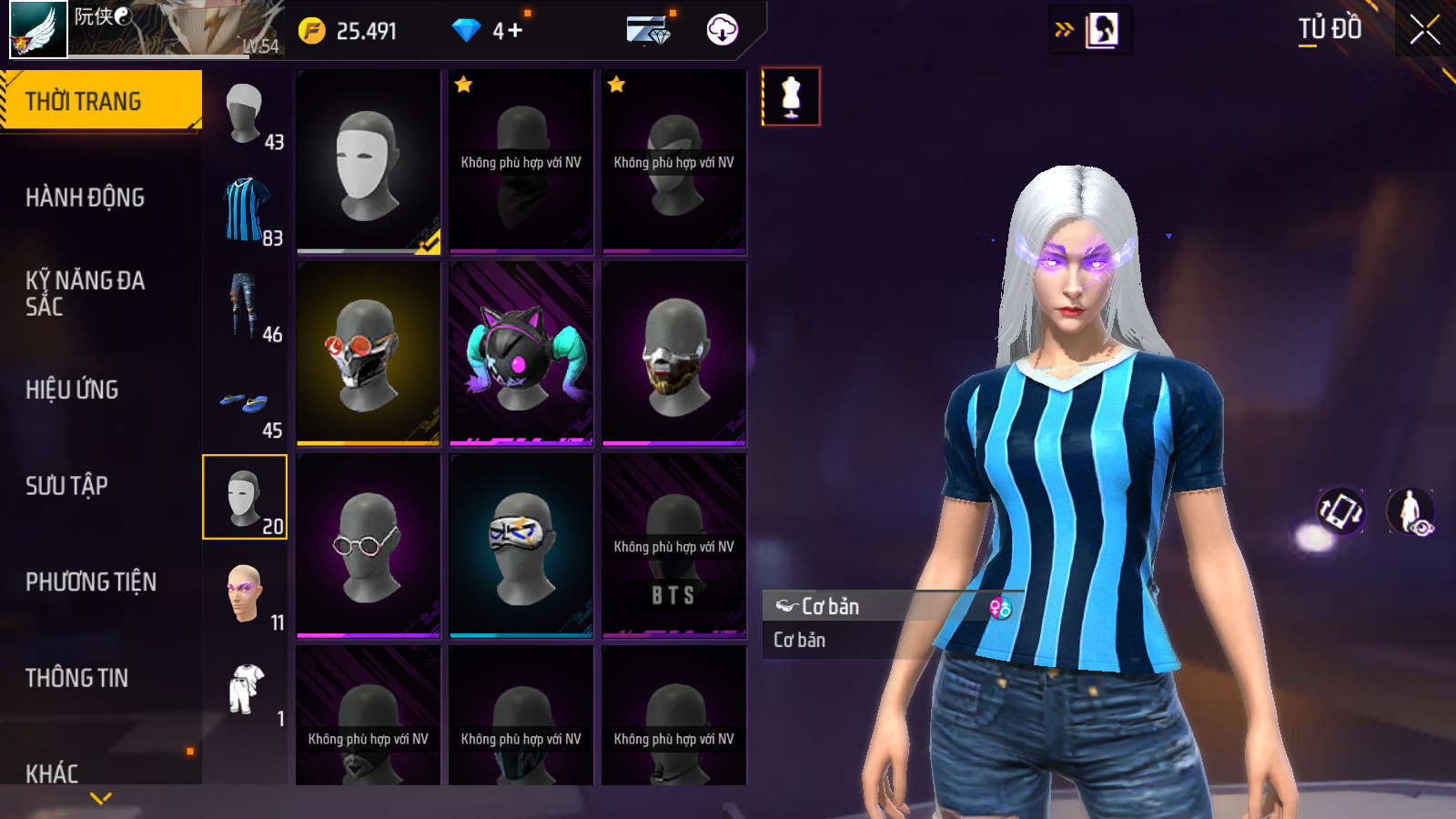This screenshot has width=1456, height=819.
Task: Open the THỜI TRANG tab
Action: pyautogui.click(x=100, y=100)
